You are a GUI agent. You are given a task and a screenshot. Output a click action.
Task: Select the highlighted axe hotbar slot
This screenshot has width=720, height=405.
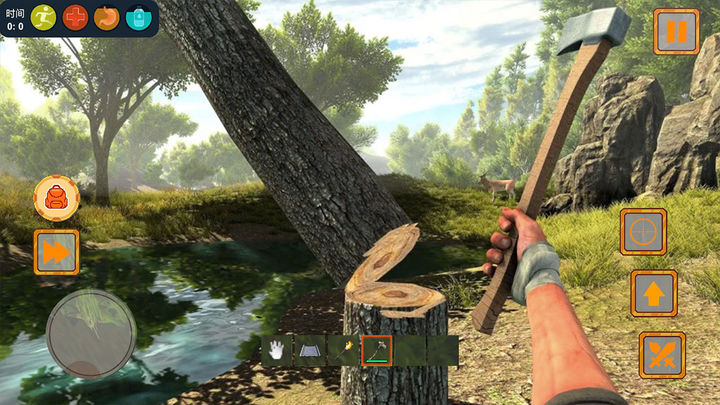(377, 350)
